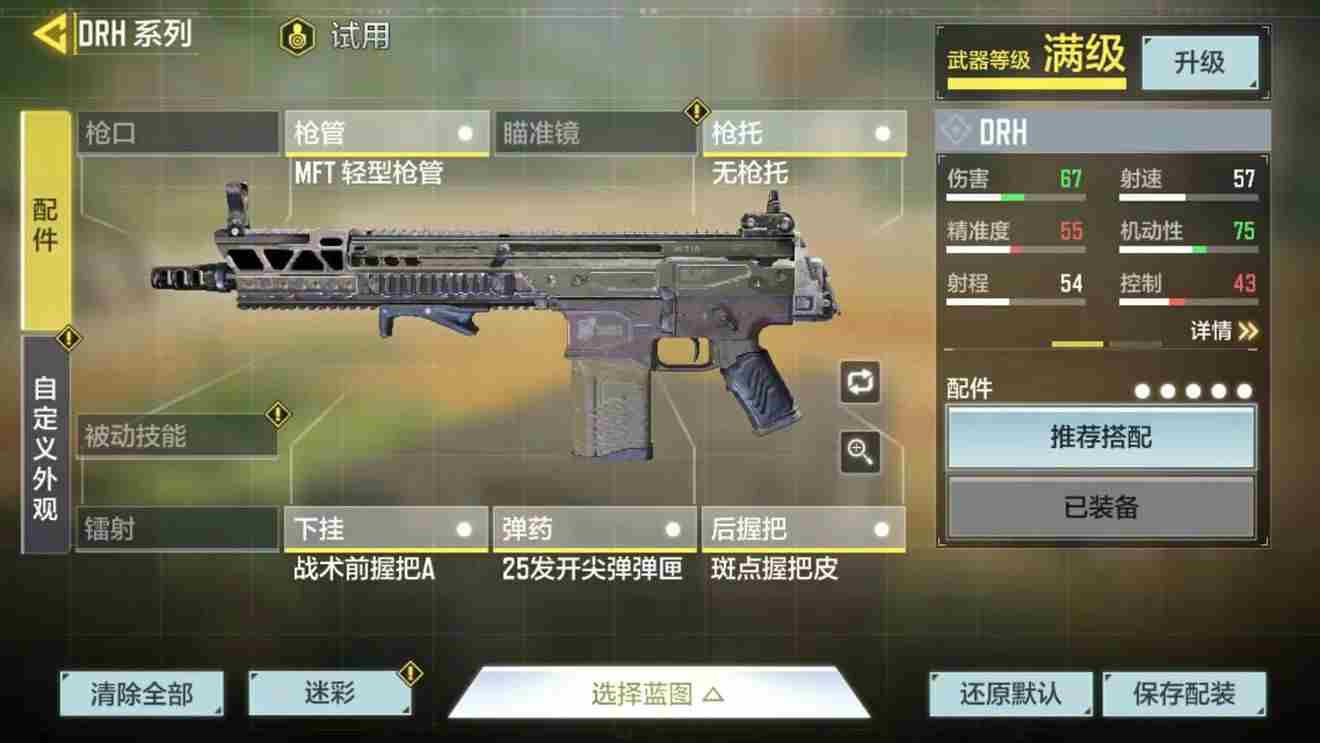Expand 选择蓝图 blueprint selection panel

coord(660,692)
